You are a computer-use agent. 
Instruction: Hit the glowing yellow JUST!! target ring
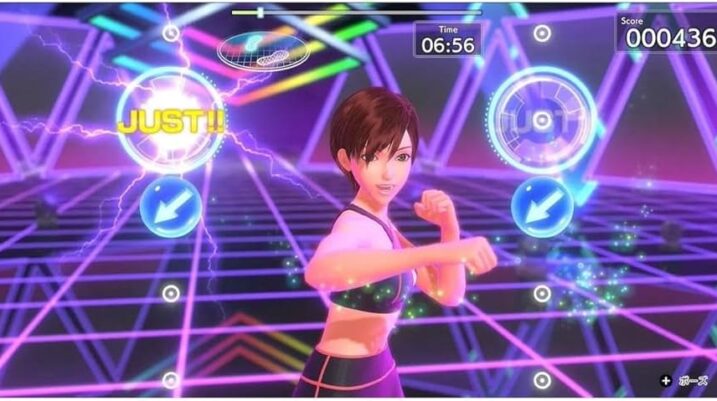click(x=171, y=120)
